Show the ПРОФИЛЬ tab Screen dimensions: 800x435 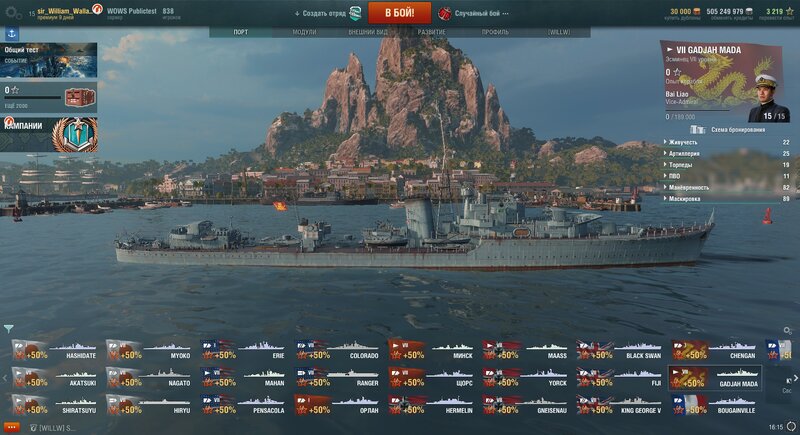click(x=495, y=32)
